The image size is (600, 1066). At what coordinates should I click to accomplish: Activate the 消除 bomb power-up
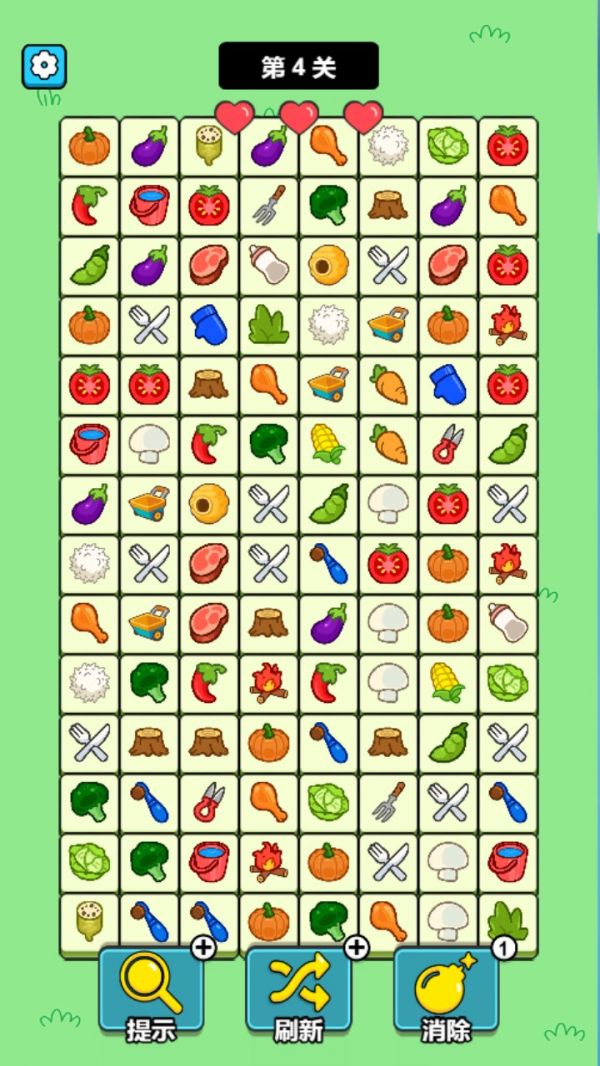(445, 990)
